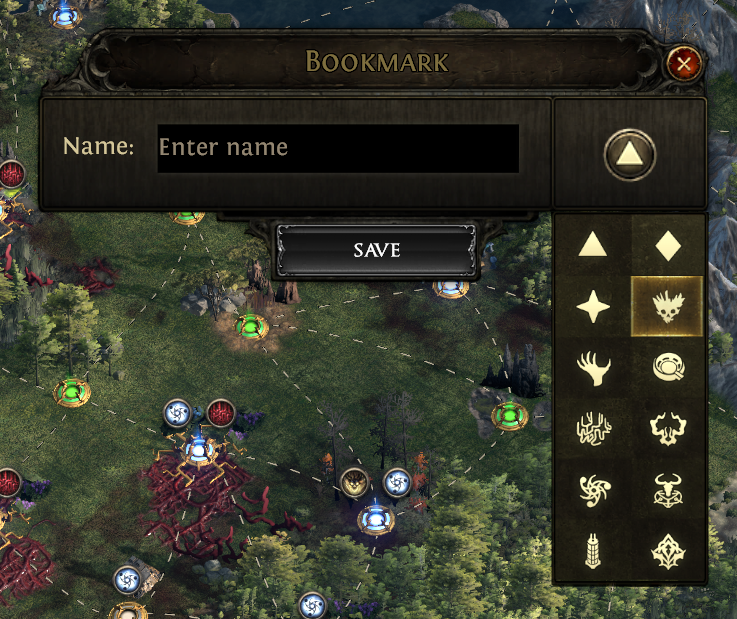Viewport: 737px width, 619px height.
Task: Save the bookmark
Action: pyautogui.click(x=377, y=249)
